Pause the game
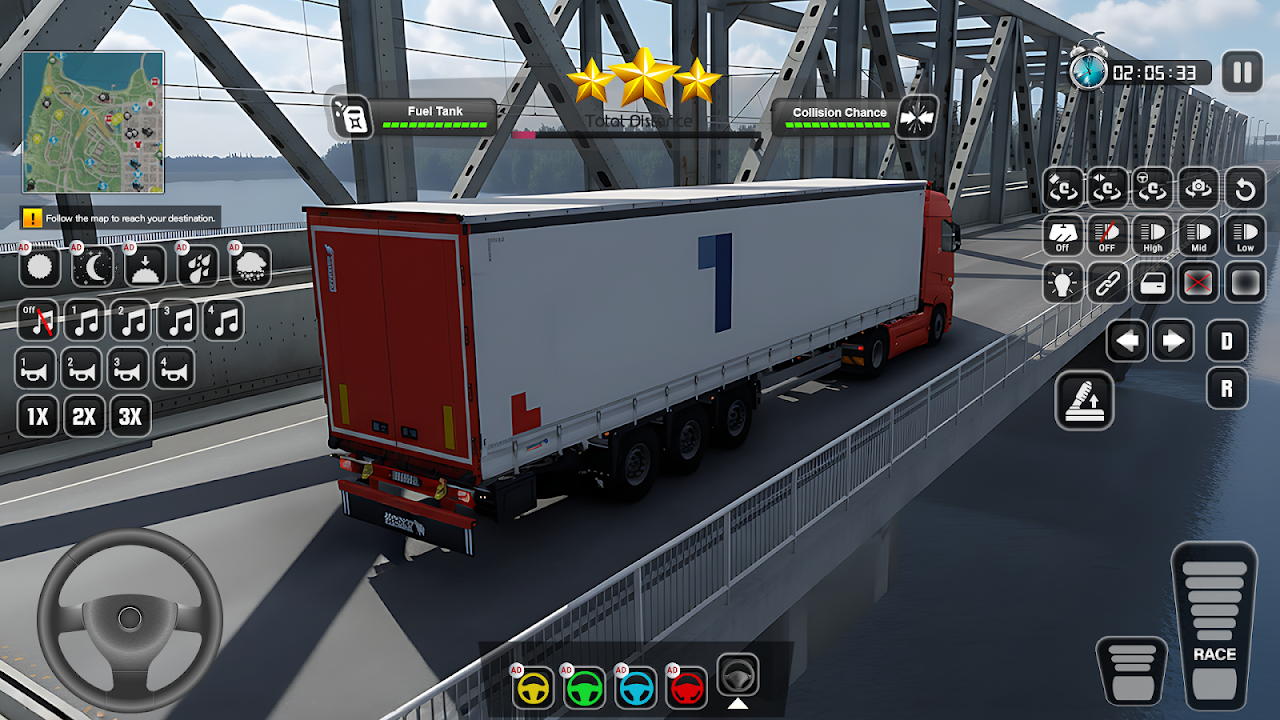 (x=1242, y=72)
